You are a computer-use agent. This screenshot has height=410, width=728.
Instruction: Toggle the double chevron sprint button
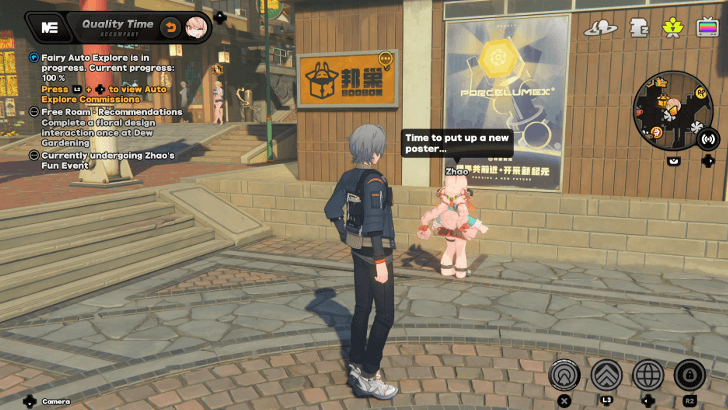click(x=607, y=376)
